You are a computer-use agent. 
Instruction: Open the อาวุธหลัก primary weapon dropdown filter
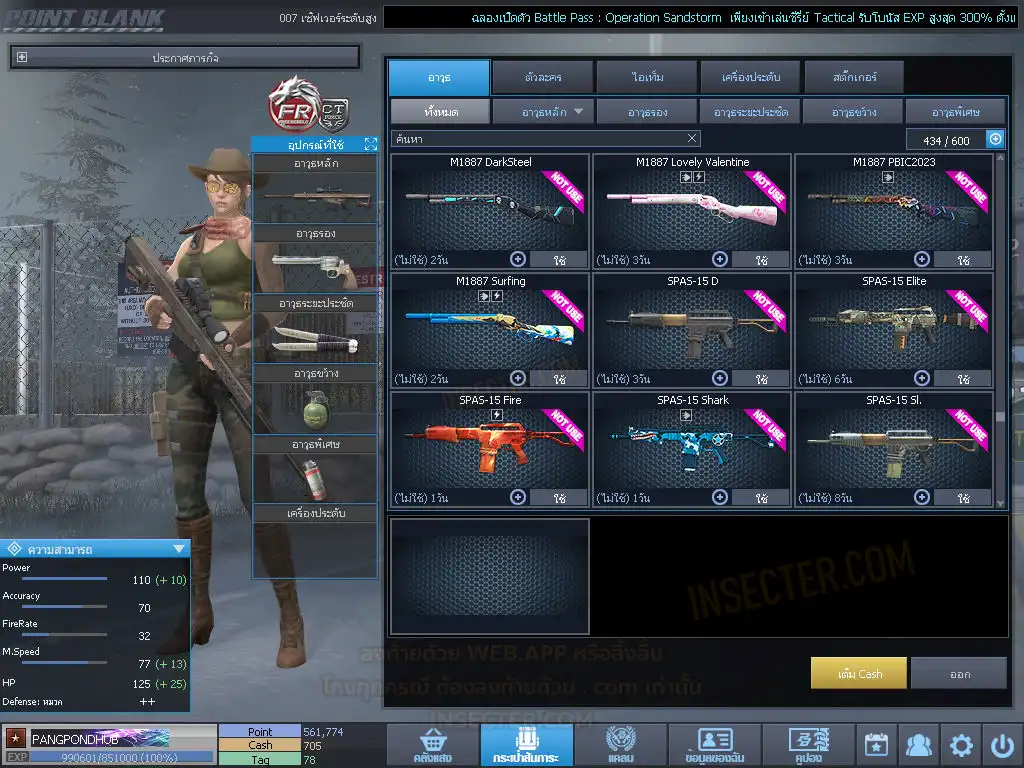tap(544, 112)
